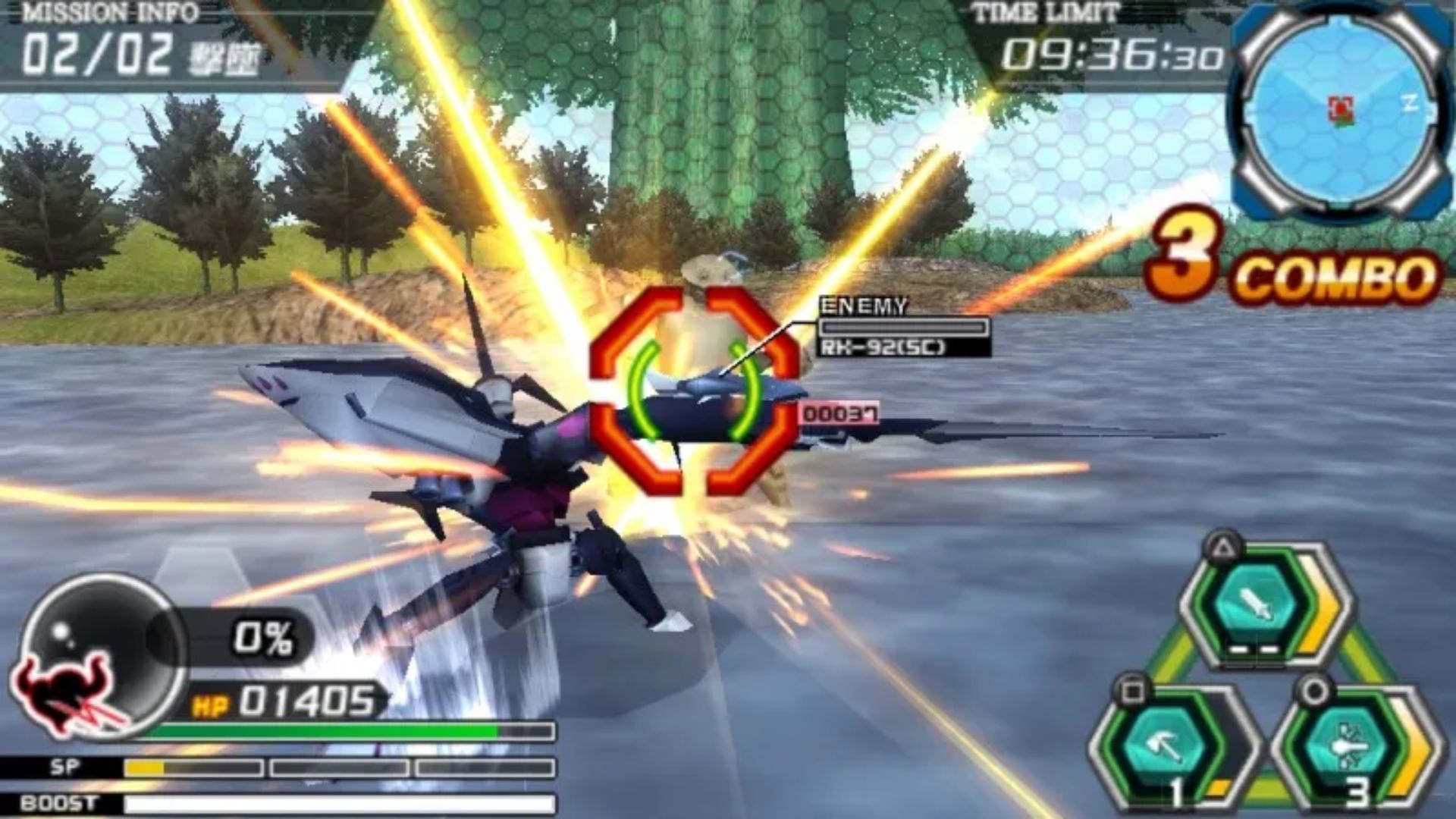
Task: Trigger the missile burst weapon icon
Action: [1345, 746]
